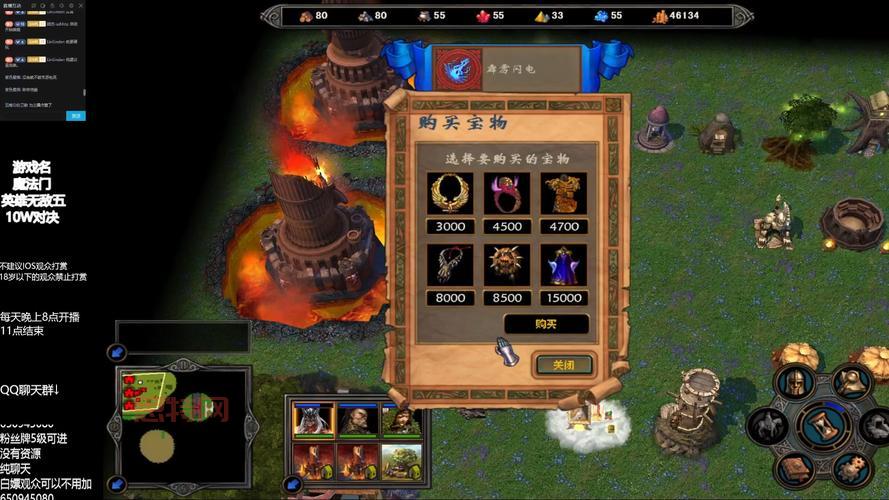The width and height of the screenshot is (889, 500).
Task: Pick the golden armor artifact for 4700
Action: (564, 193)
